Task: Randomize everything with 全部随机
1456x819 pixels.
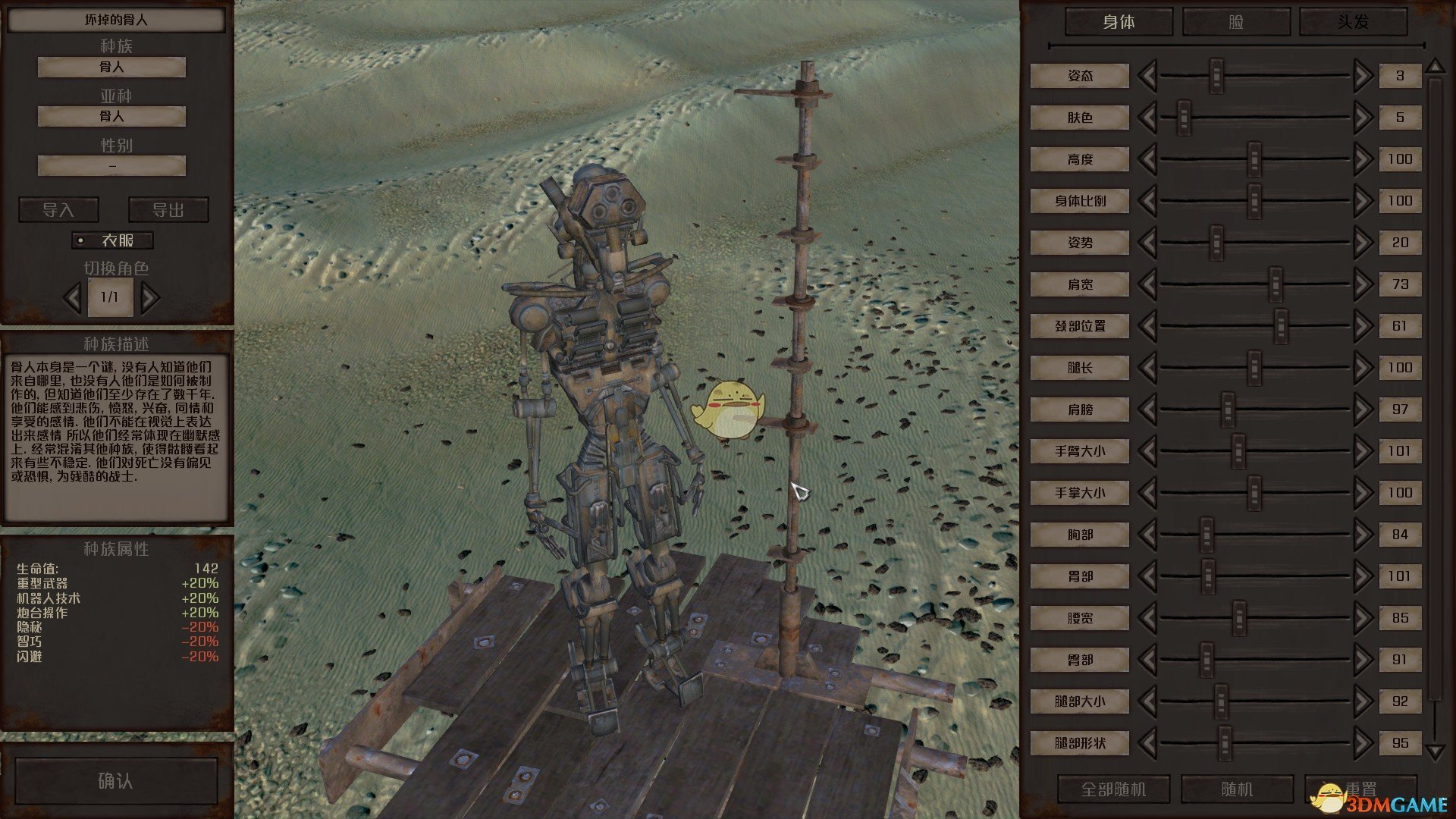Action: tap(1113, 789)
